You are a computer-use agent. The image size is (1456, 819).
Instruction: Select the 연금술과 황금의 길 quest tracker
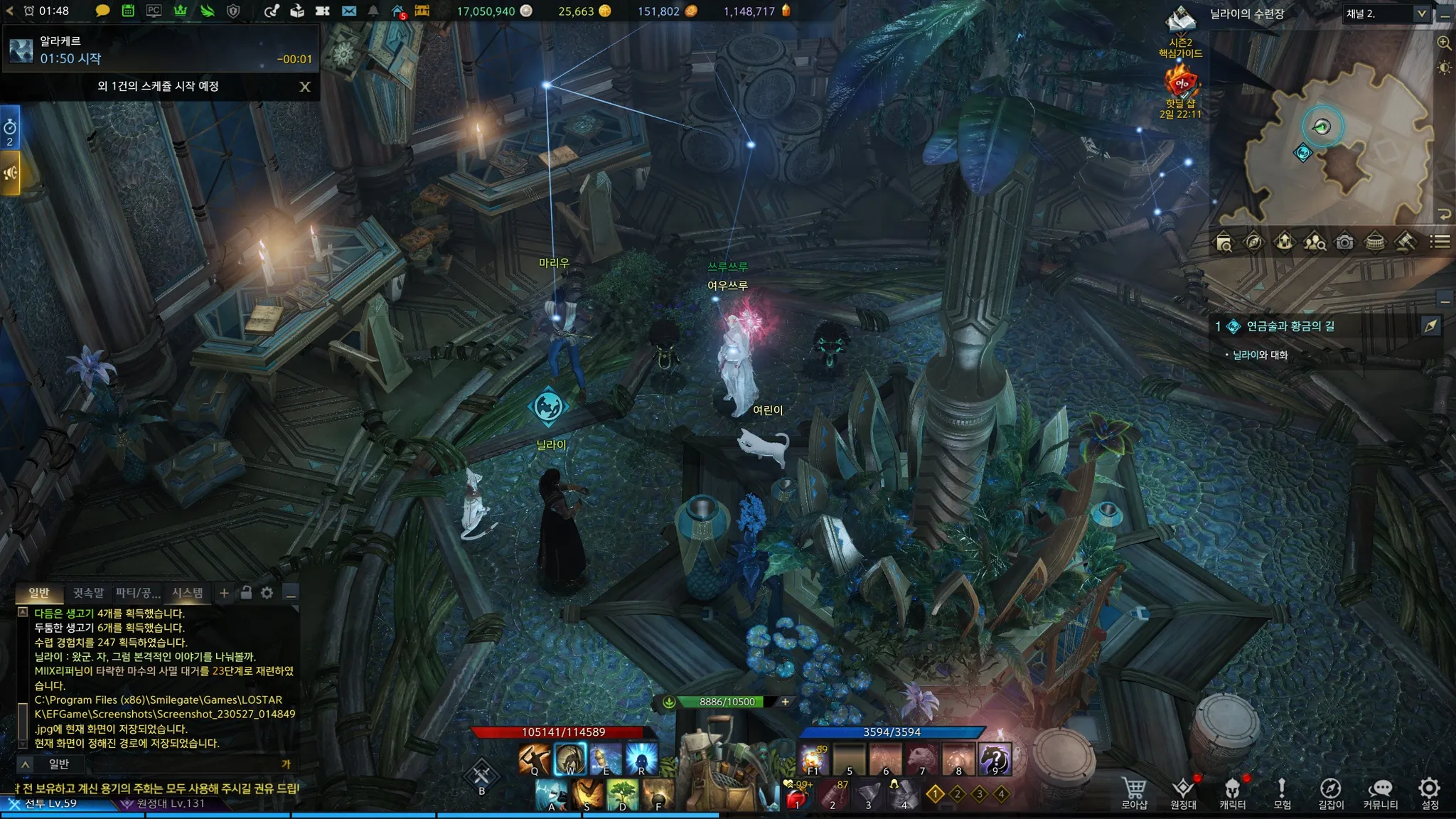pyautogui.click(x=1290, y=326)
